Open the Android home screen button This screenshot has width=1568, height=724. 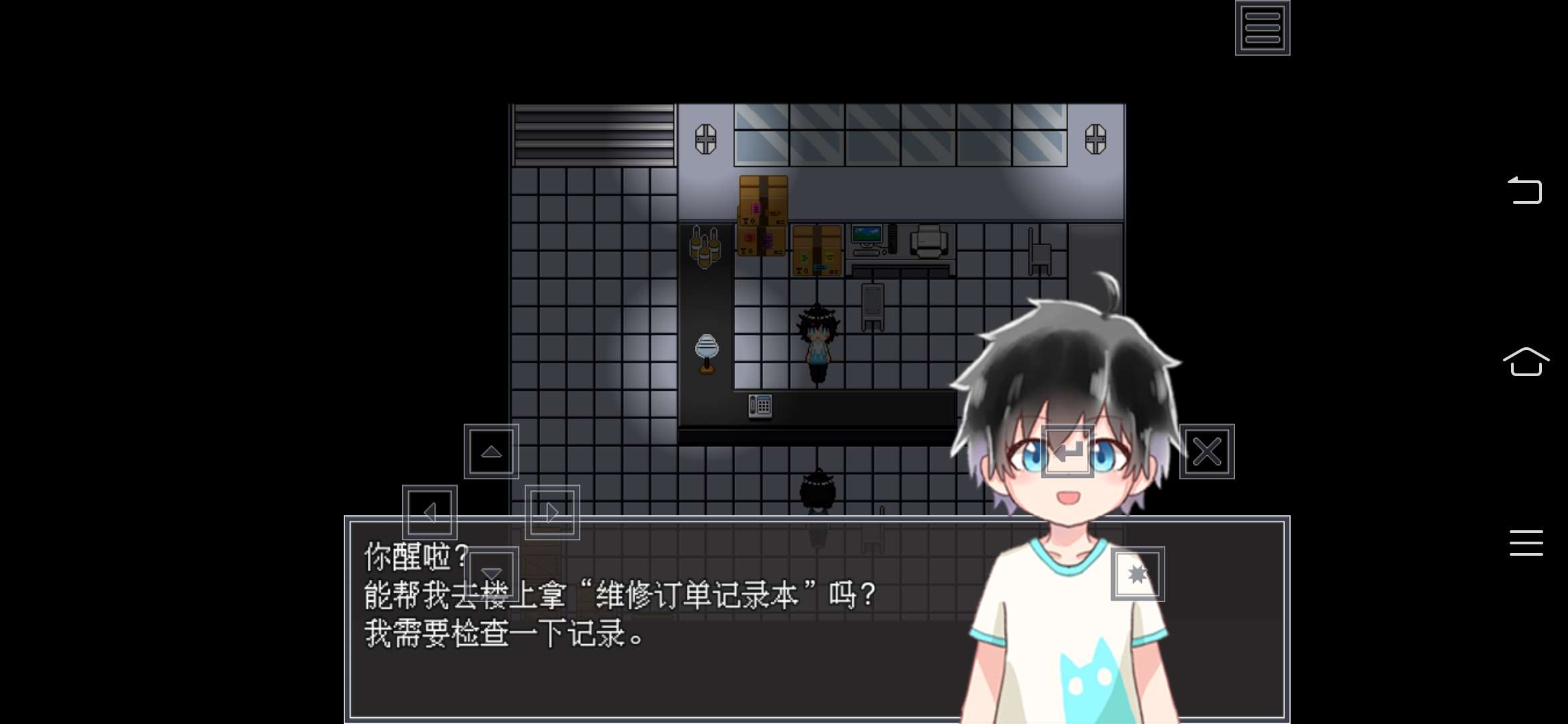tap(1526, 362)
